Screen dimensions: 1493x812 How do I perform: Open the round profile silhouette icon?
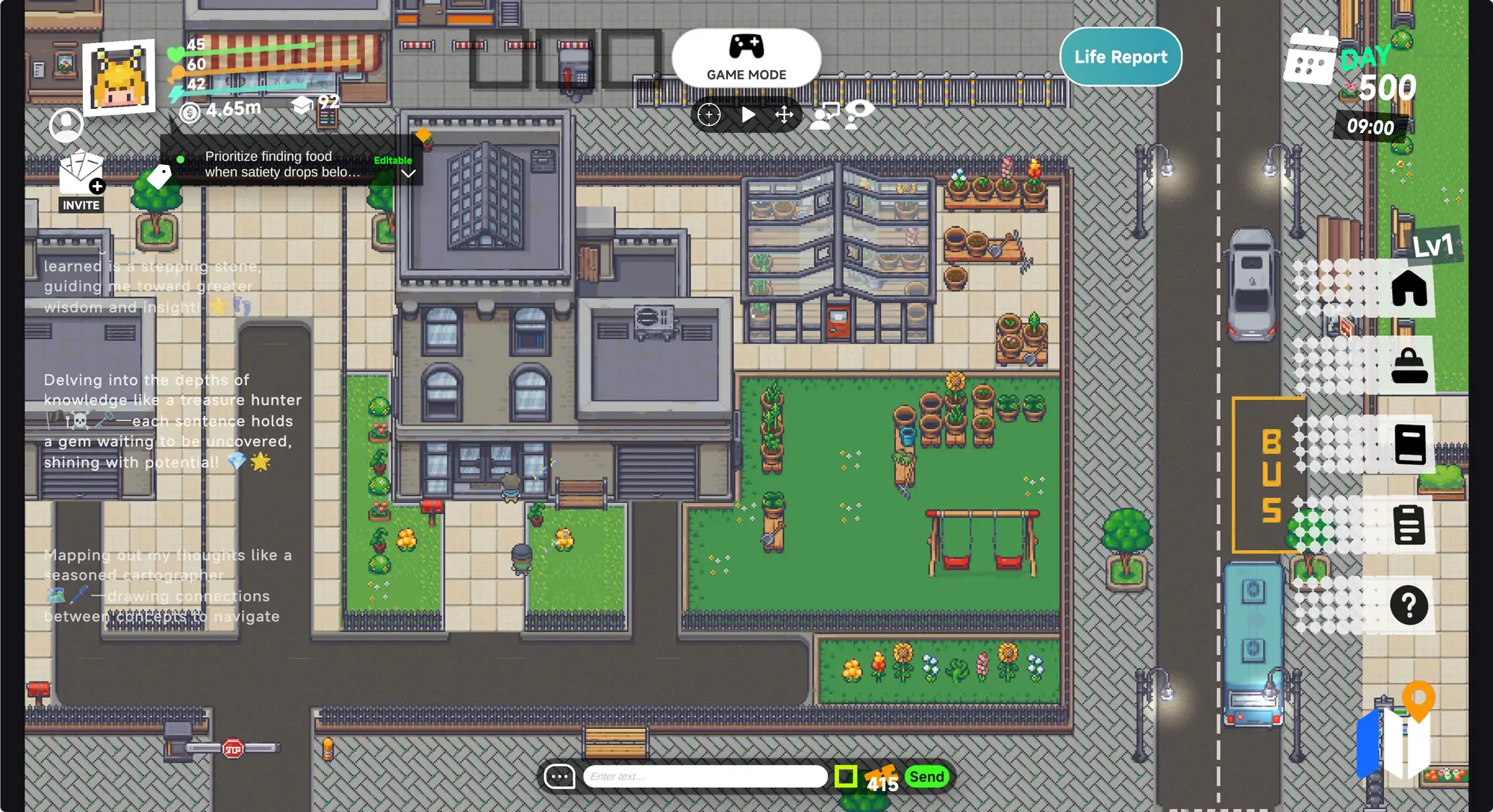[x=66, y=125]
